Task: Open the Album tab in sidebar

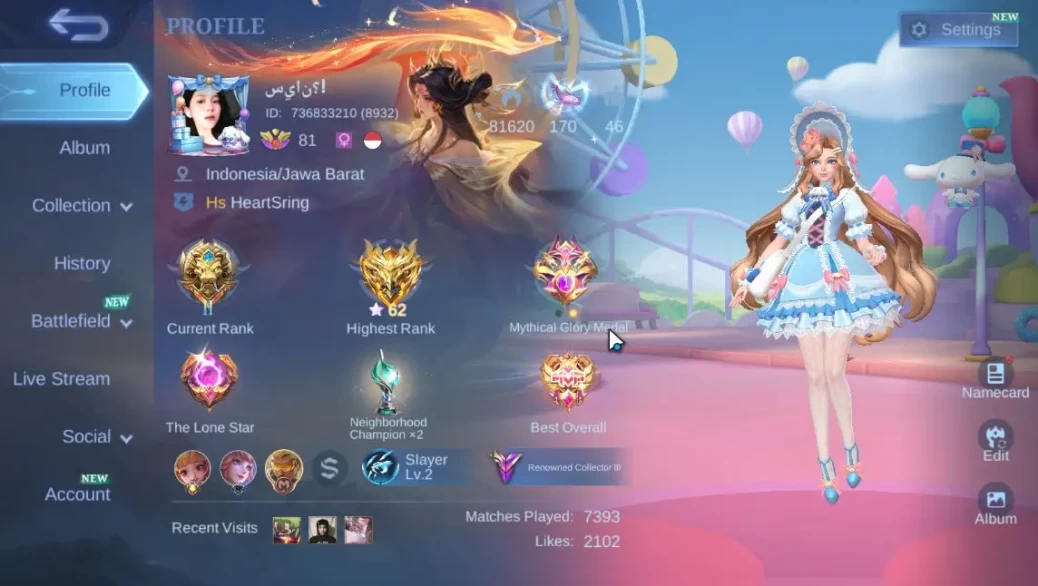Action: click(x=84, y=148)
